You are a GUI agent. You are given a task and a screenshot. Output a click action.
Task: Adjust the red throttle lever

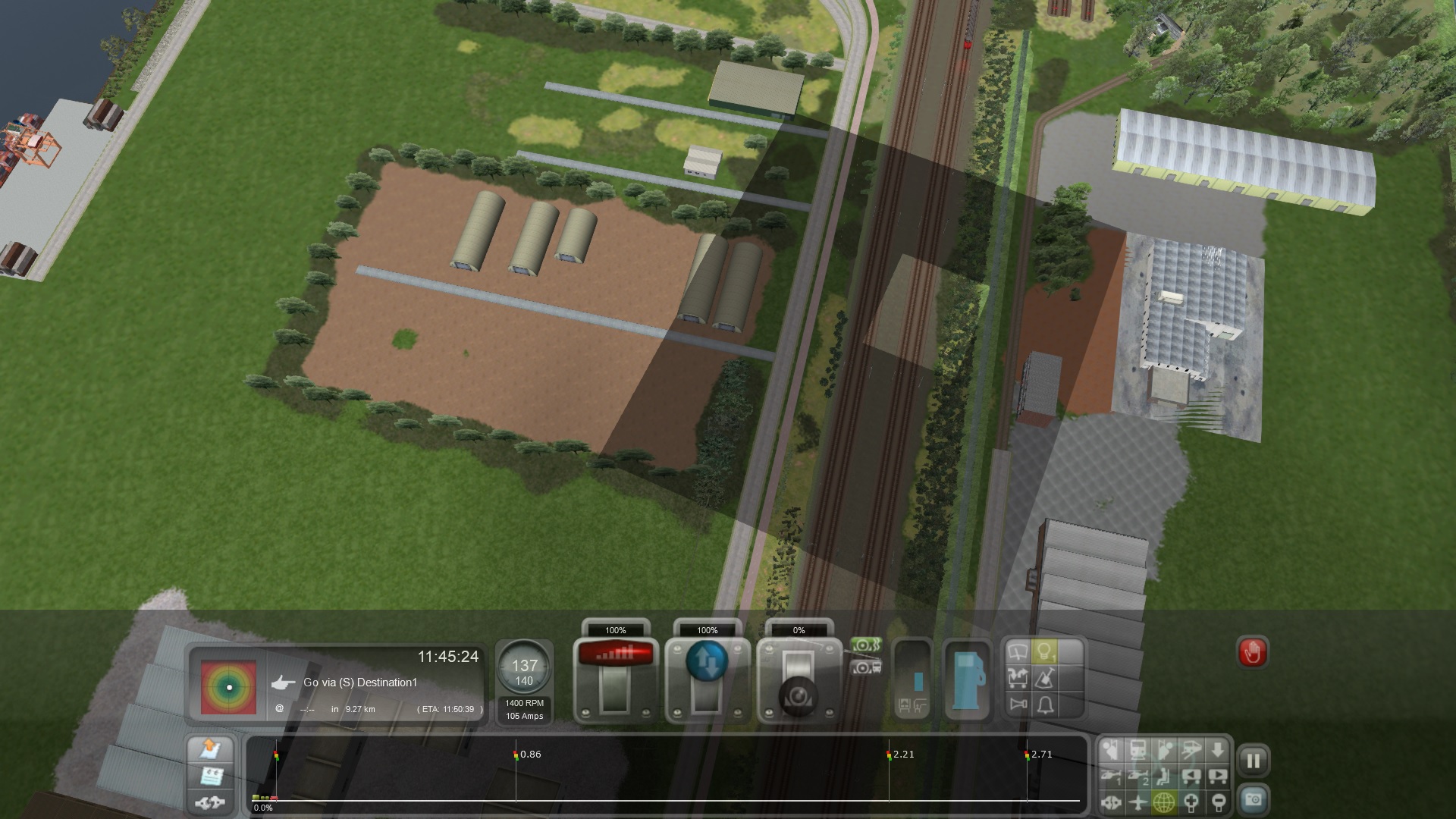(x=615, y=678)
